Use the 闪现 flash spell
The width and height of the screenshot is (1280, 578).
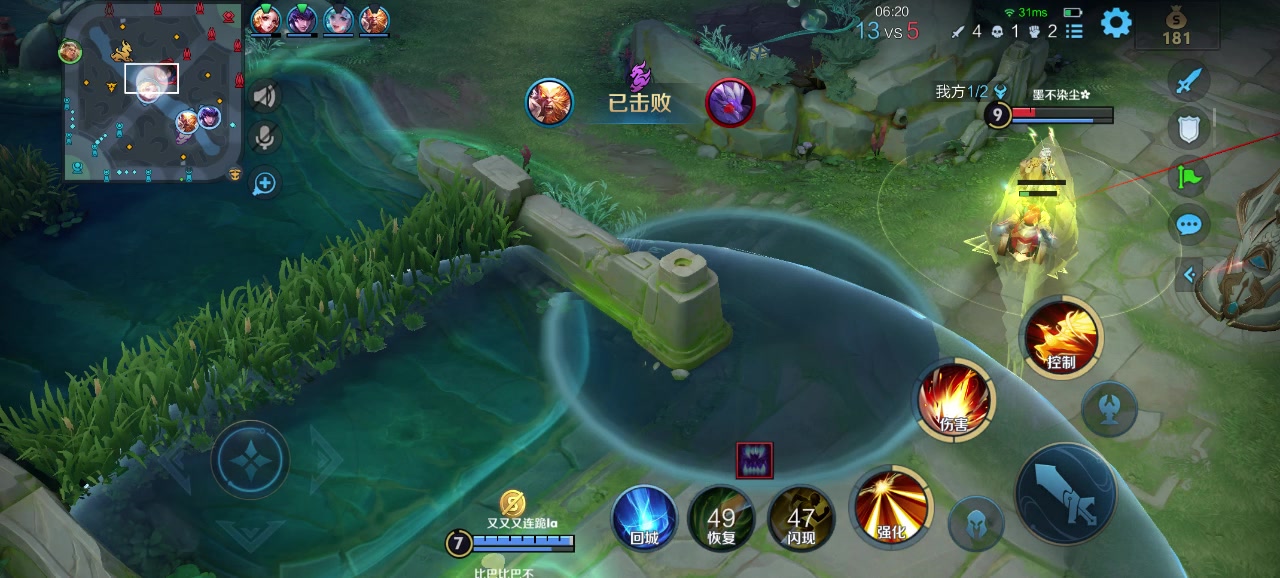pyautogui.click(x=801, y=518)
